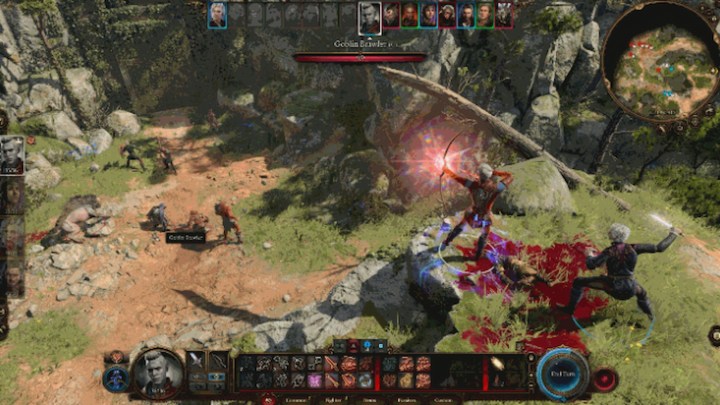The image size is (720, 405).
Task: Switch to the Passives hotbar tab
Action: (407, 399)
